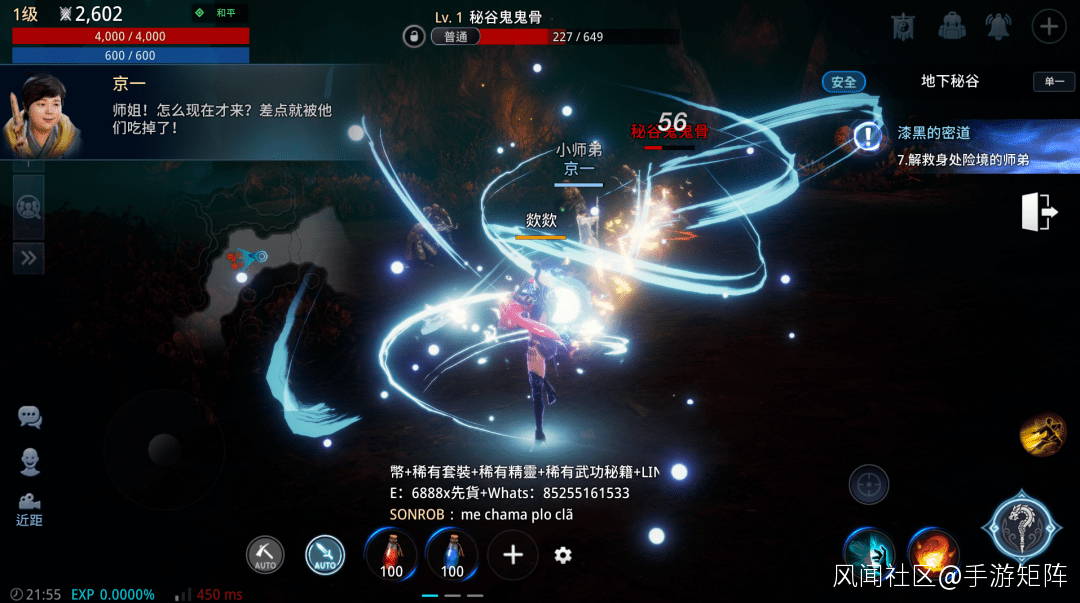Open the guild banner menu

pyautogui.click(x=903, y=26)
